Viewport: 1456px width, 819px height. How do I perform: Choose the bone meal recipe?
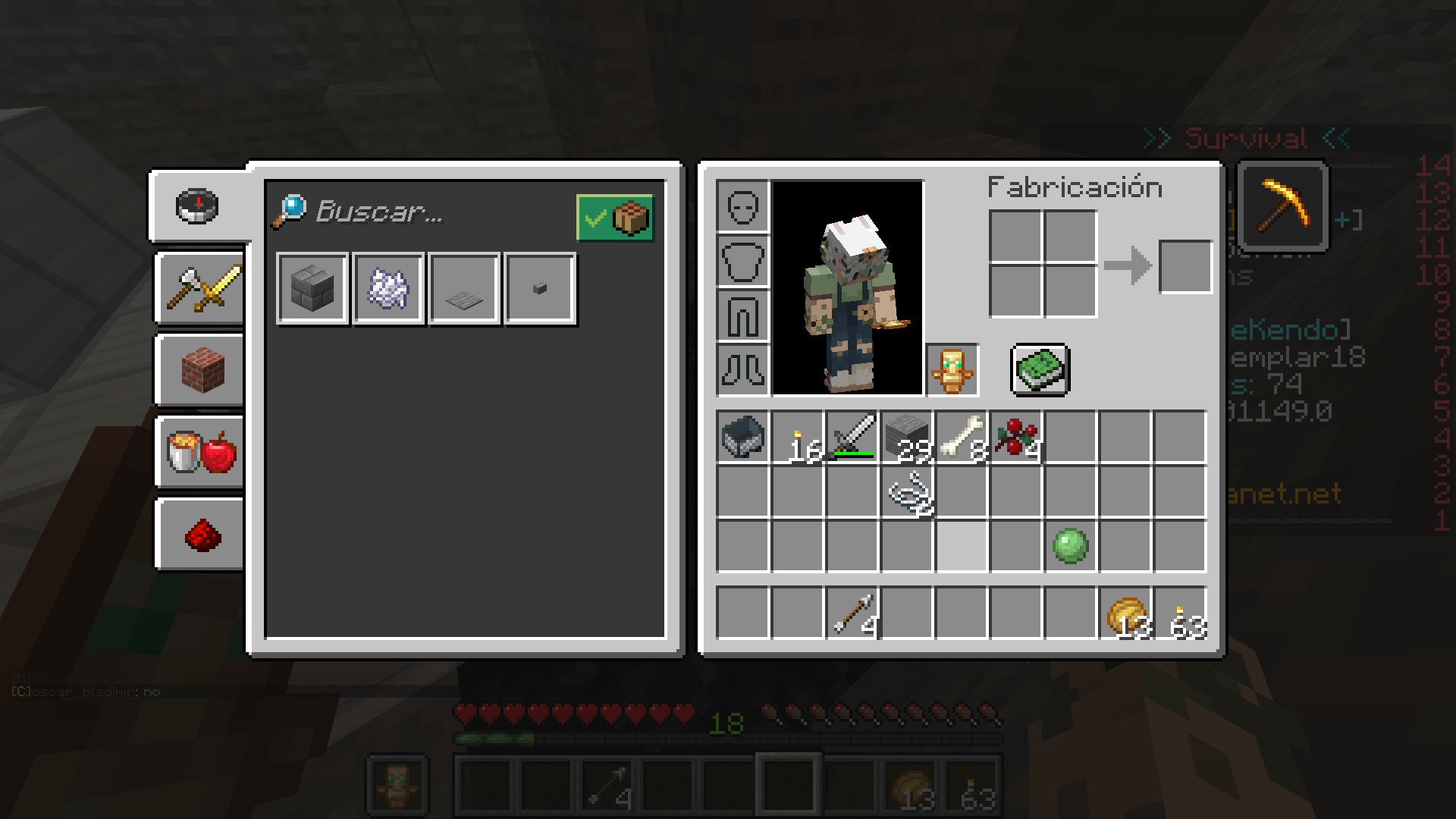tap(388, 289)
